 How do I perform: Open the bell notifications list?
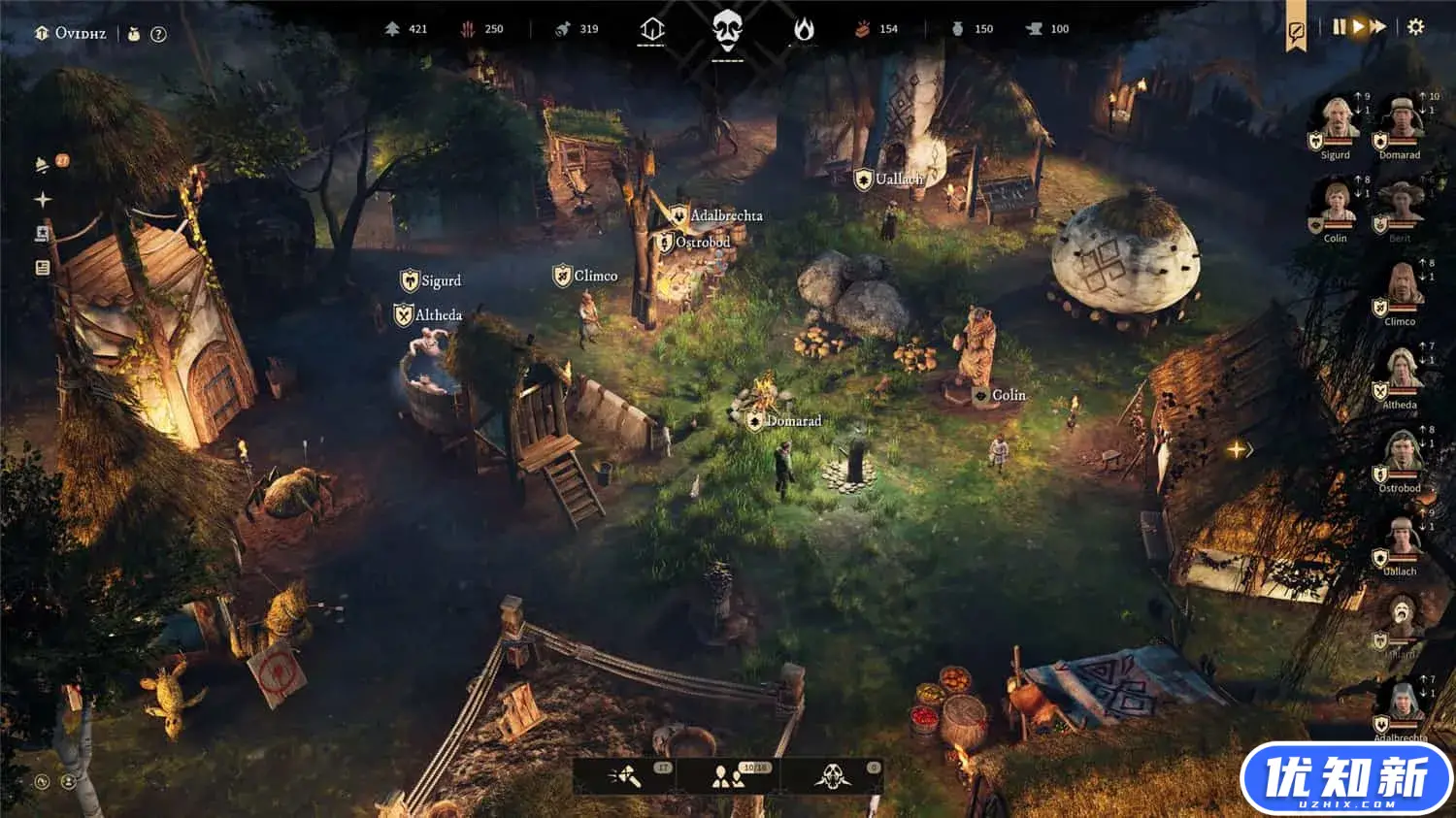[43, 164]
